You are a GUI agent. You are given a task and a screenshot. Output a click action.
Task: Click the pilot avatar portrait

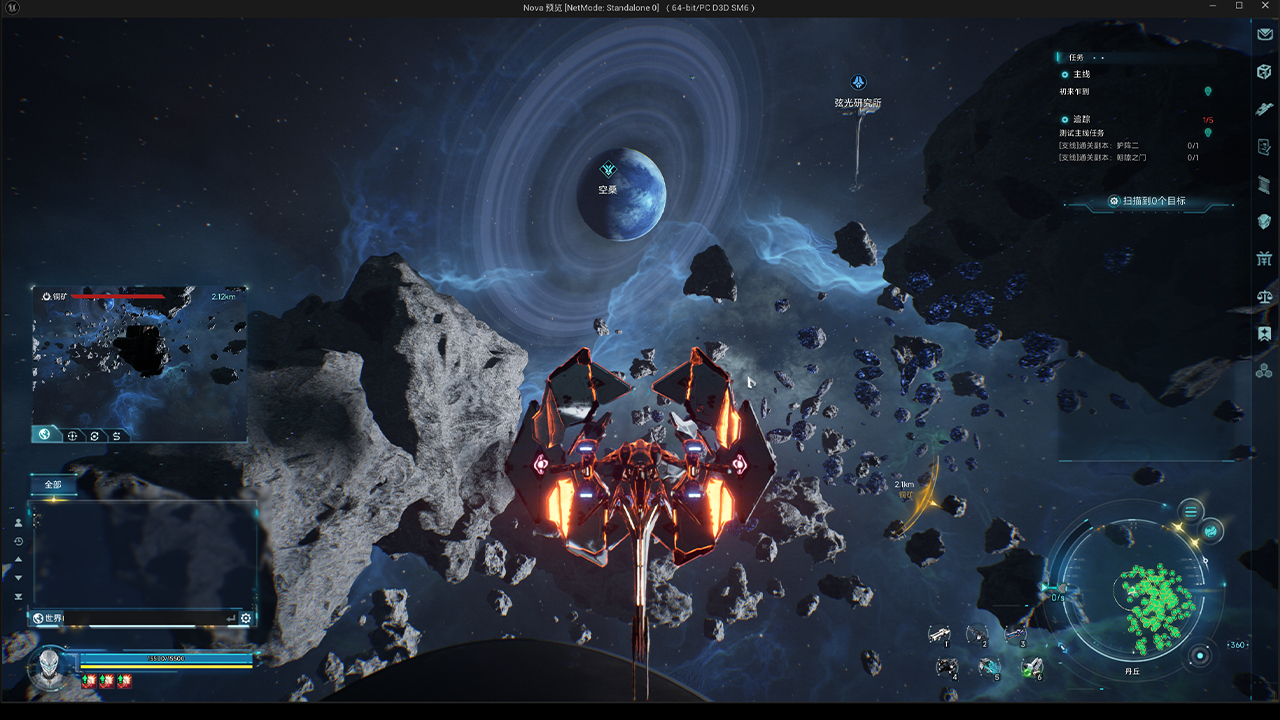46,668
